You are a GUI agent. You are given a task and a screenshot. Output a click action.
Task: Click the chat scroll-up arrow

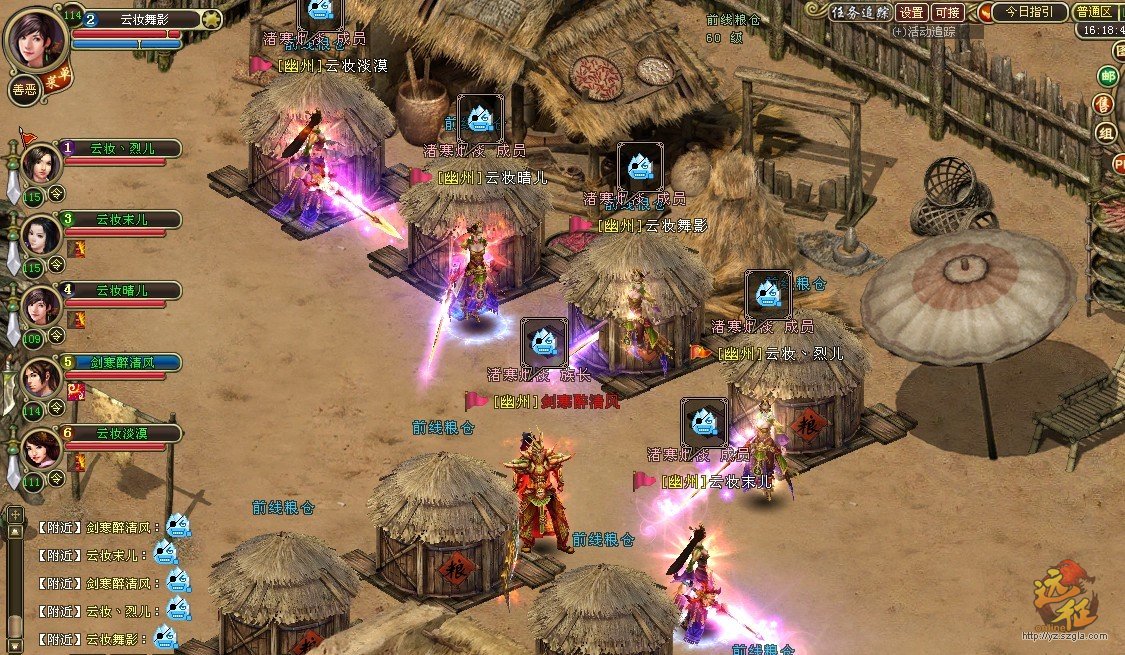[x=15, y=532]
